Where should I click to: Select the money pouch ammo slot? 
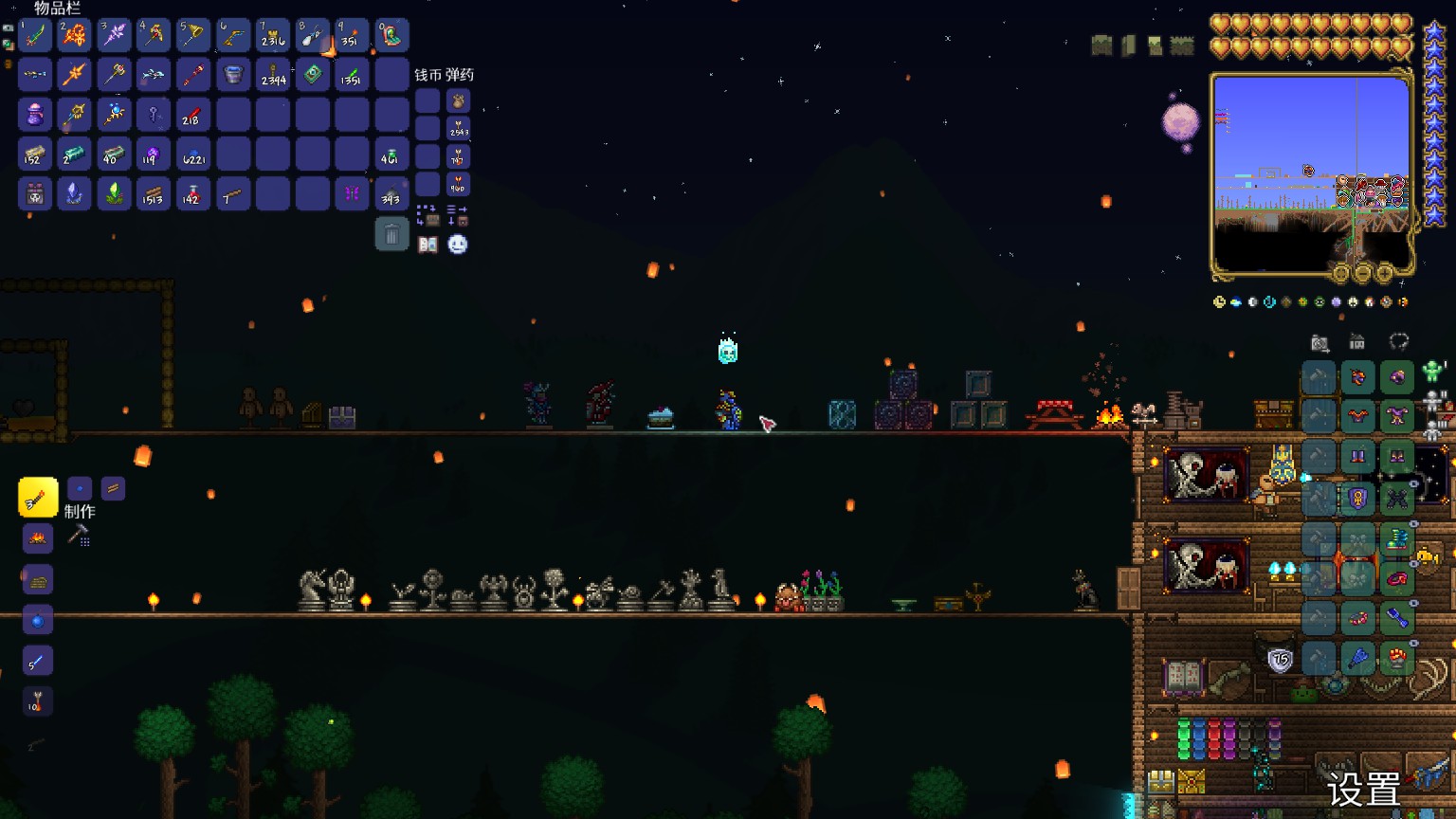pyautogui.click(x=458, y=100)
